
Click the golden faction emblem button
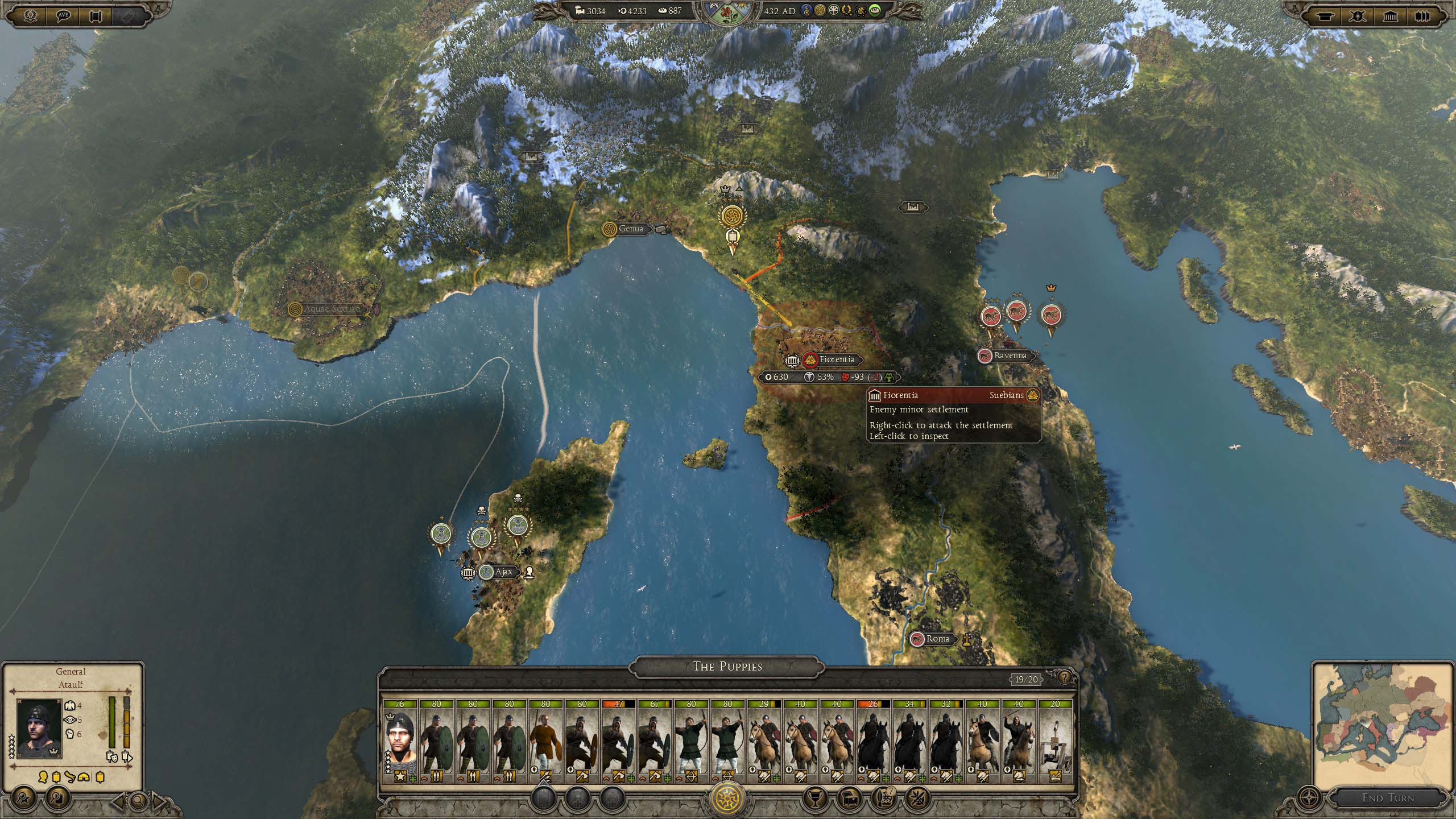(728, 797)
